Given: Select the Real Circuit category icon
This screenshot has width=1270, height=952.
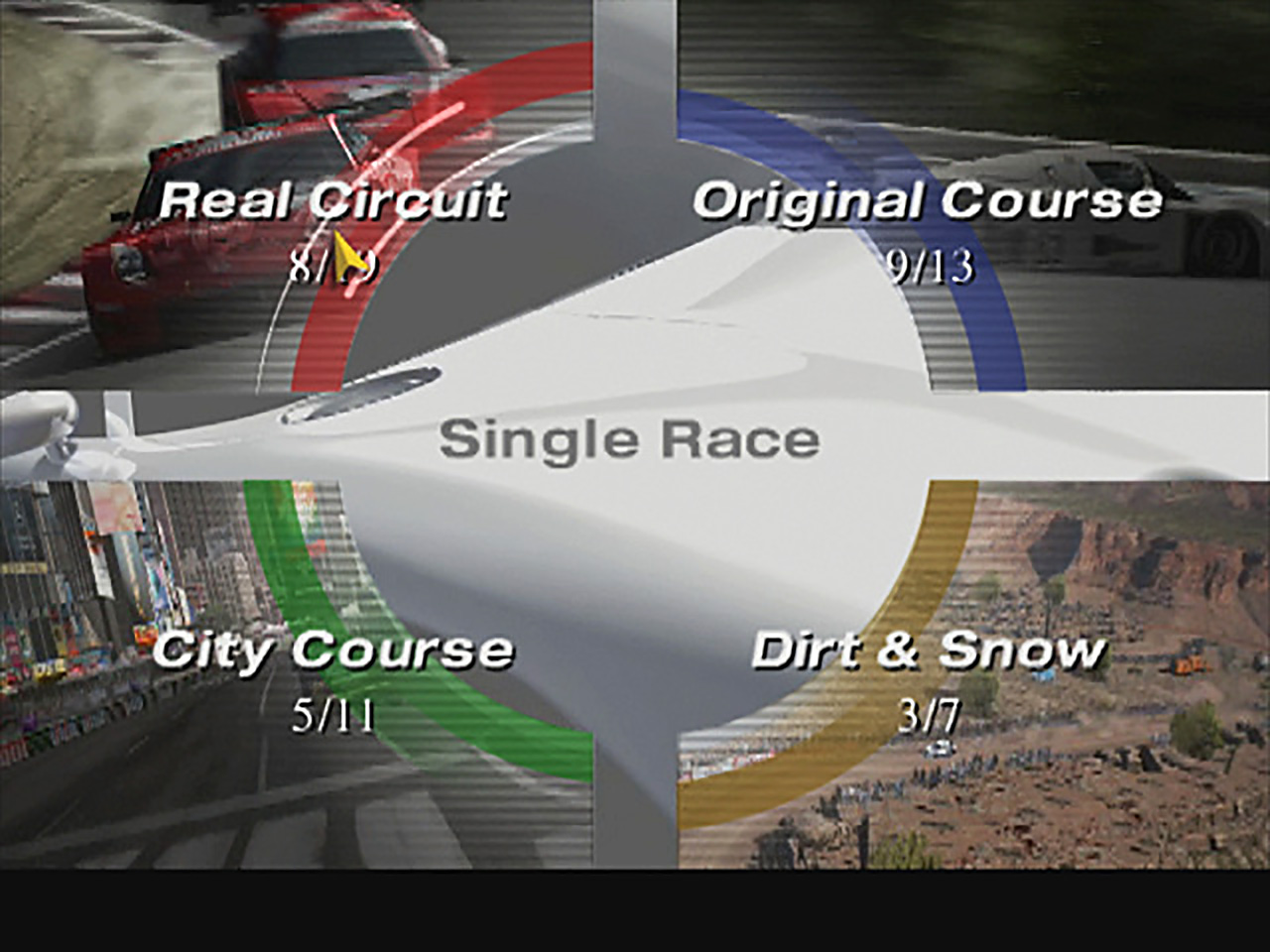Looking at the screenshot, I should pos(337,198).
